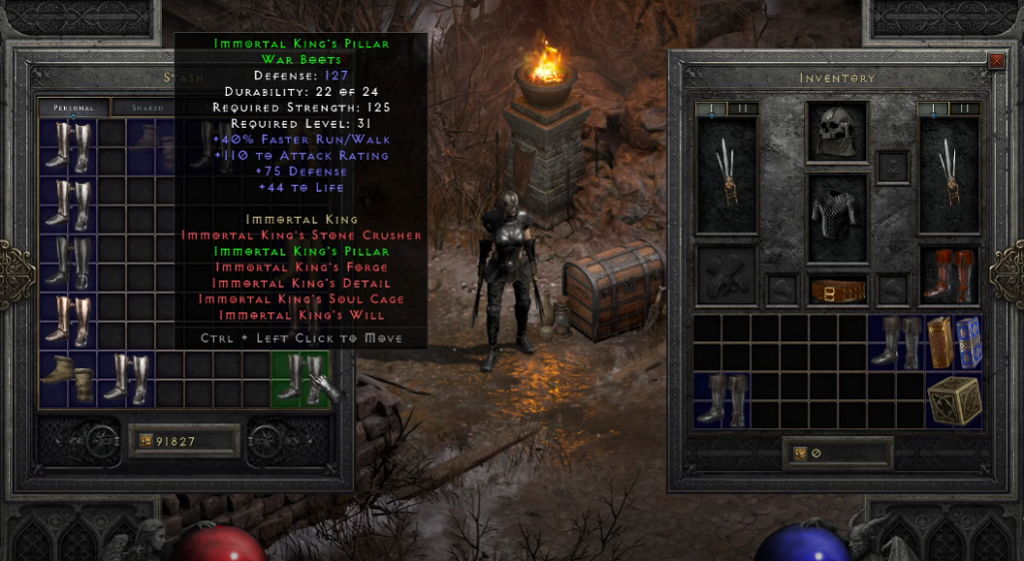Select the empty gloves equipment slot
The height and width of the screenshot is (561, 1024).
(x=724, y=274)
